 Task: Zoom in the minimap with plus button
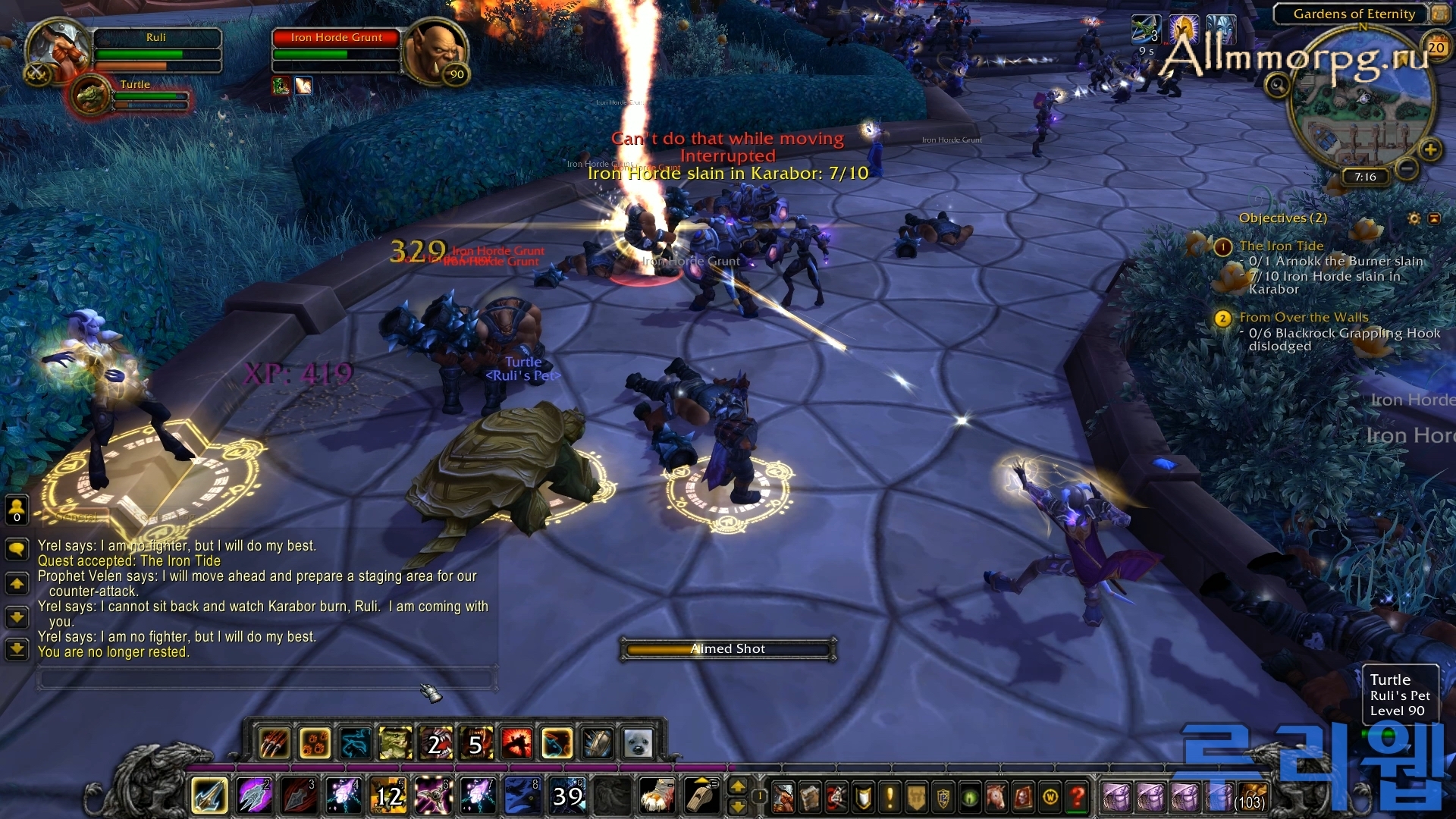pos(1430,149)
